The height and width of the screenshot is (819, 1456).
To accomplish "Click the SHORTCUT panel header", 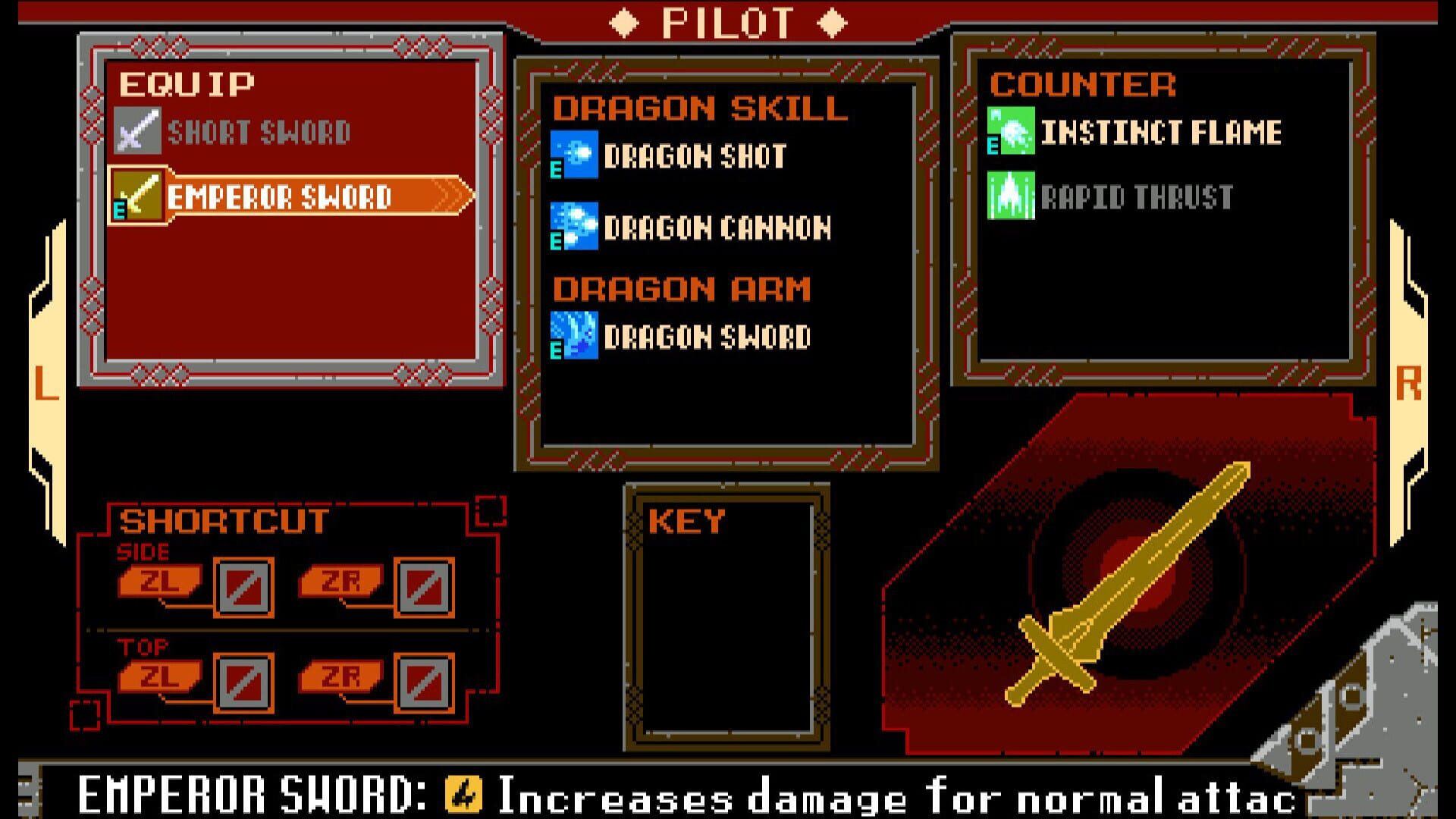I will [223, 520].
